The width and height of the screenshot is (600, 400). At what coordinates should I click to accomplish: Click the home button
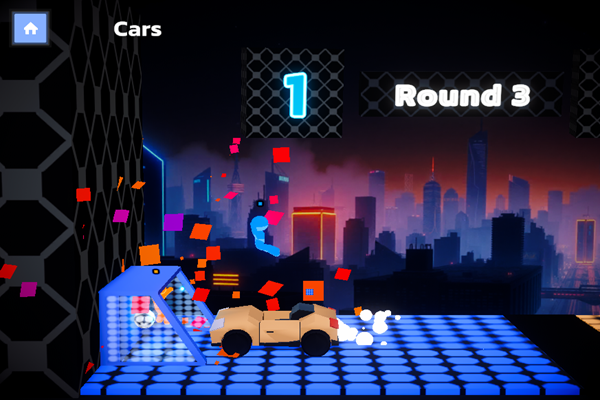tap(30, 29)
